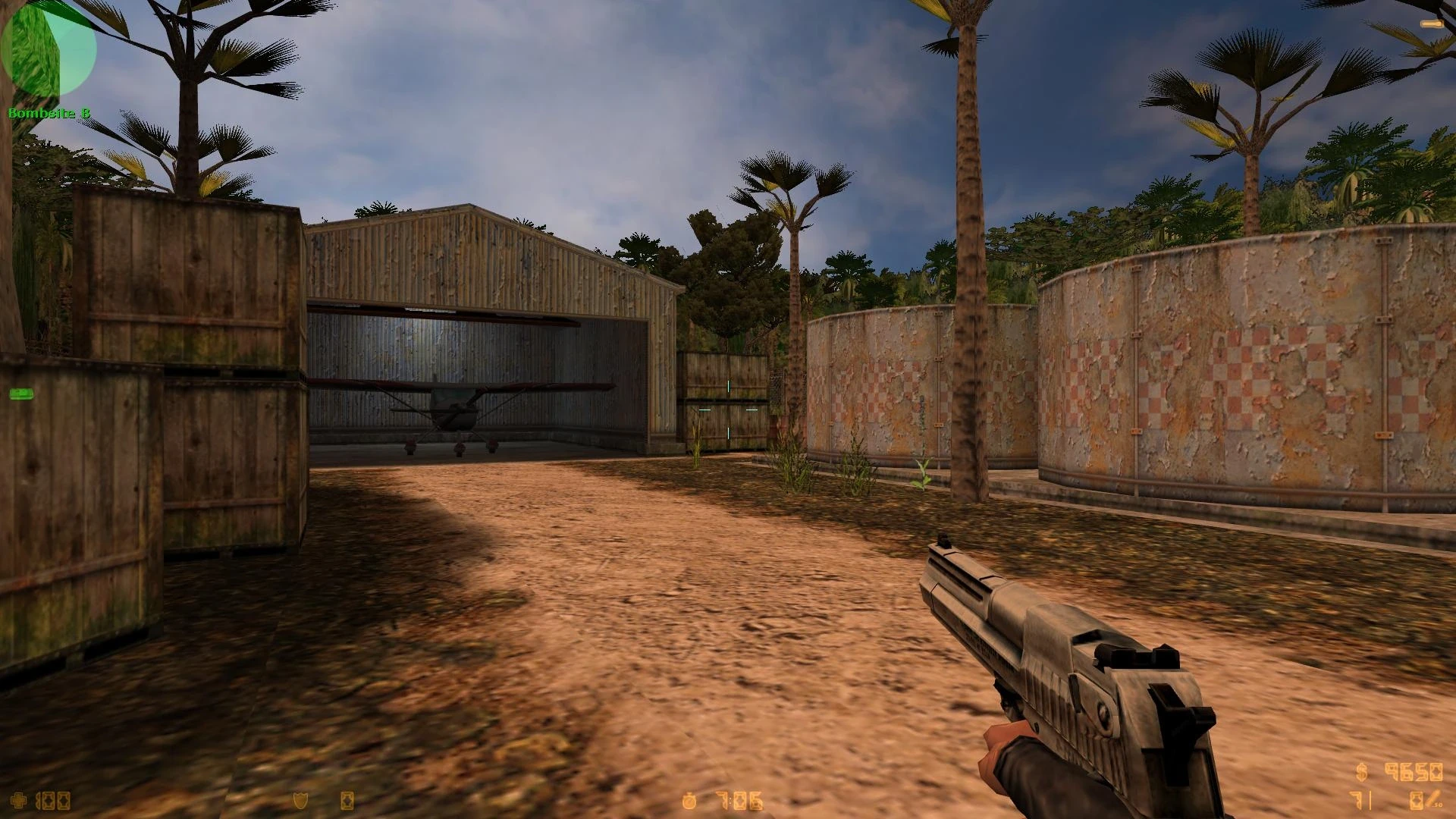Toggle the green status bar on the left edge
This screenshot has height=819, width=1456.
tap(20, 394)
